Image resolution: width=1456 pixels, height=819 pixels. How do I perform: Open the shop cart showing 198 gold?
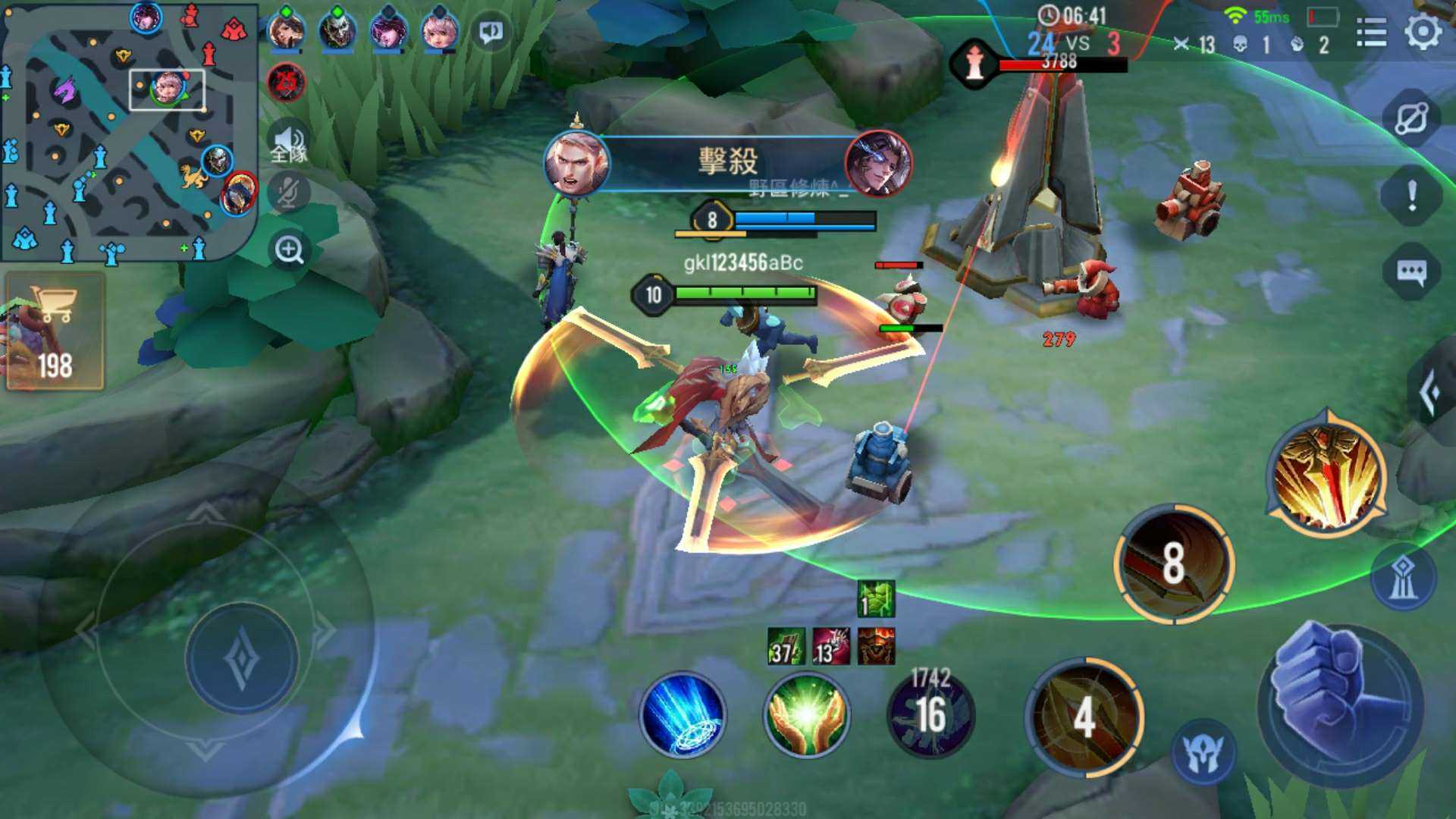55,332
